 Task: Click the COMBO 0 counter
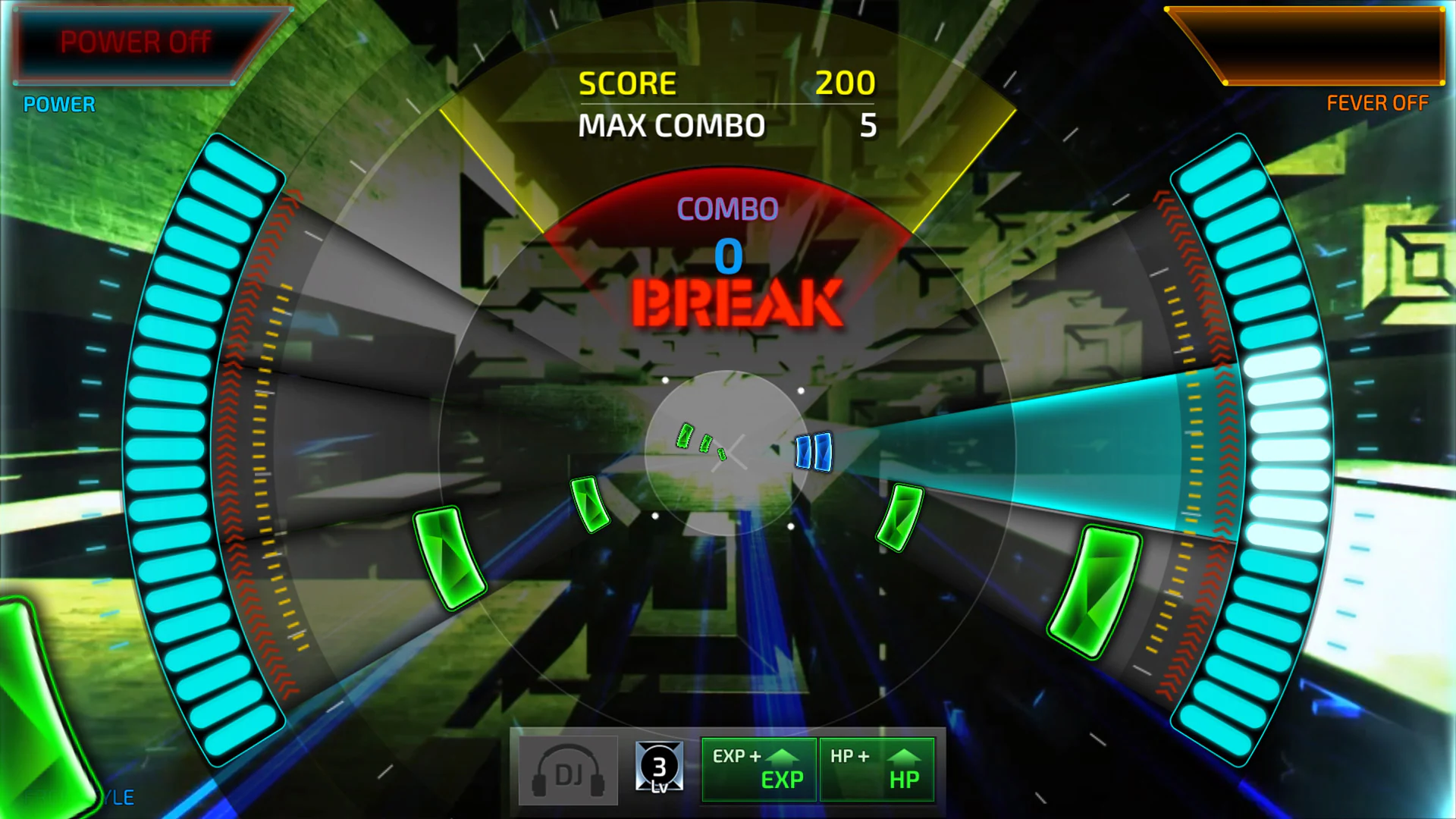pos(728,258)
